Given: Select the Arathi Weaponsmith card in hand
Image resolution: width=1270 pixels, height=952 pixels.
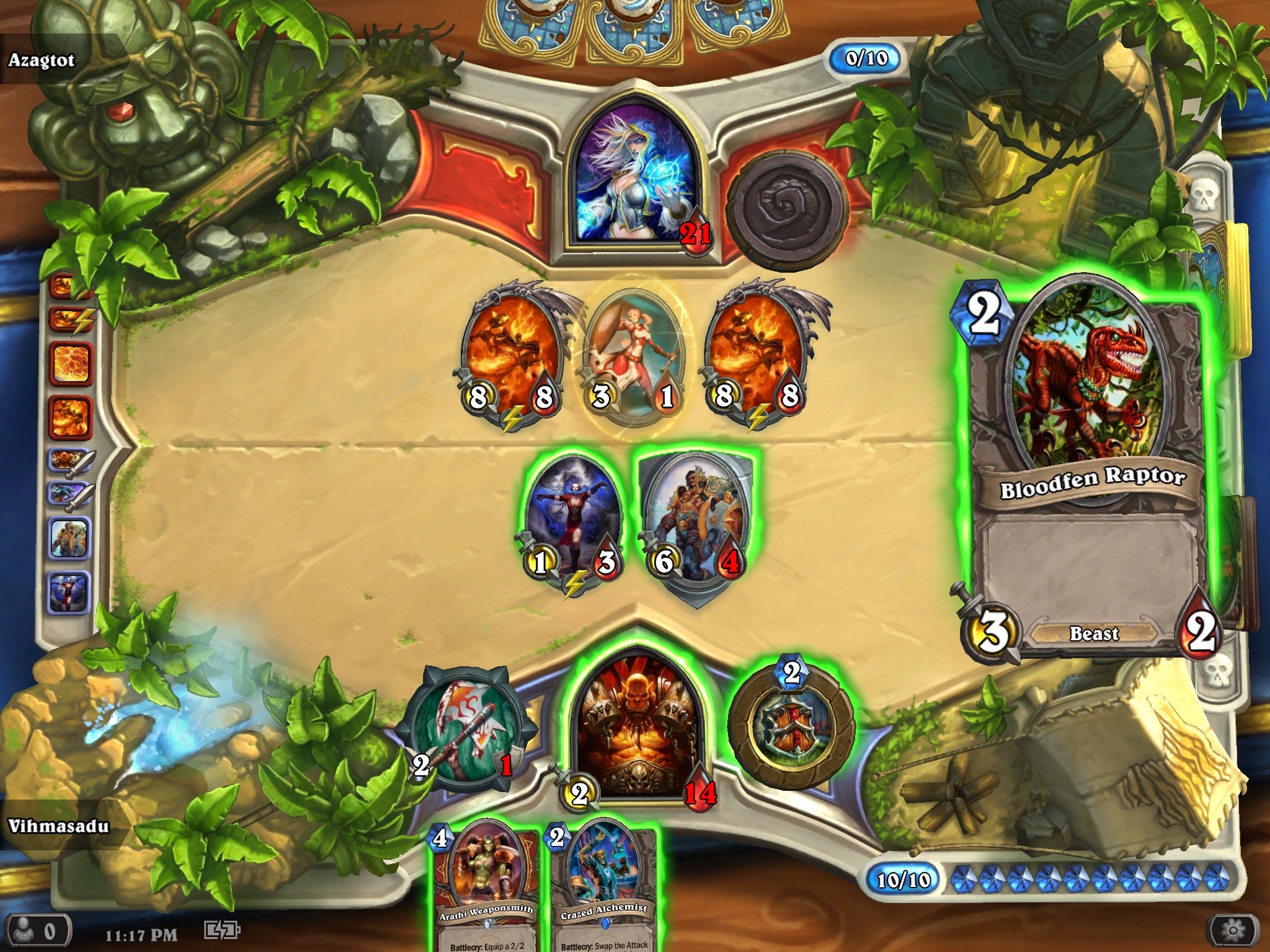Looking at the screenshot, I should [x=485, y=886].
